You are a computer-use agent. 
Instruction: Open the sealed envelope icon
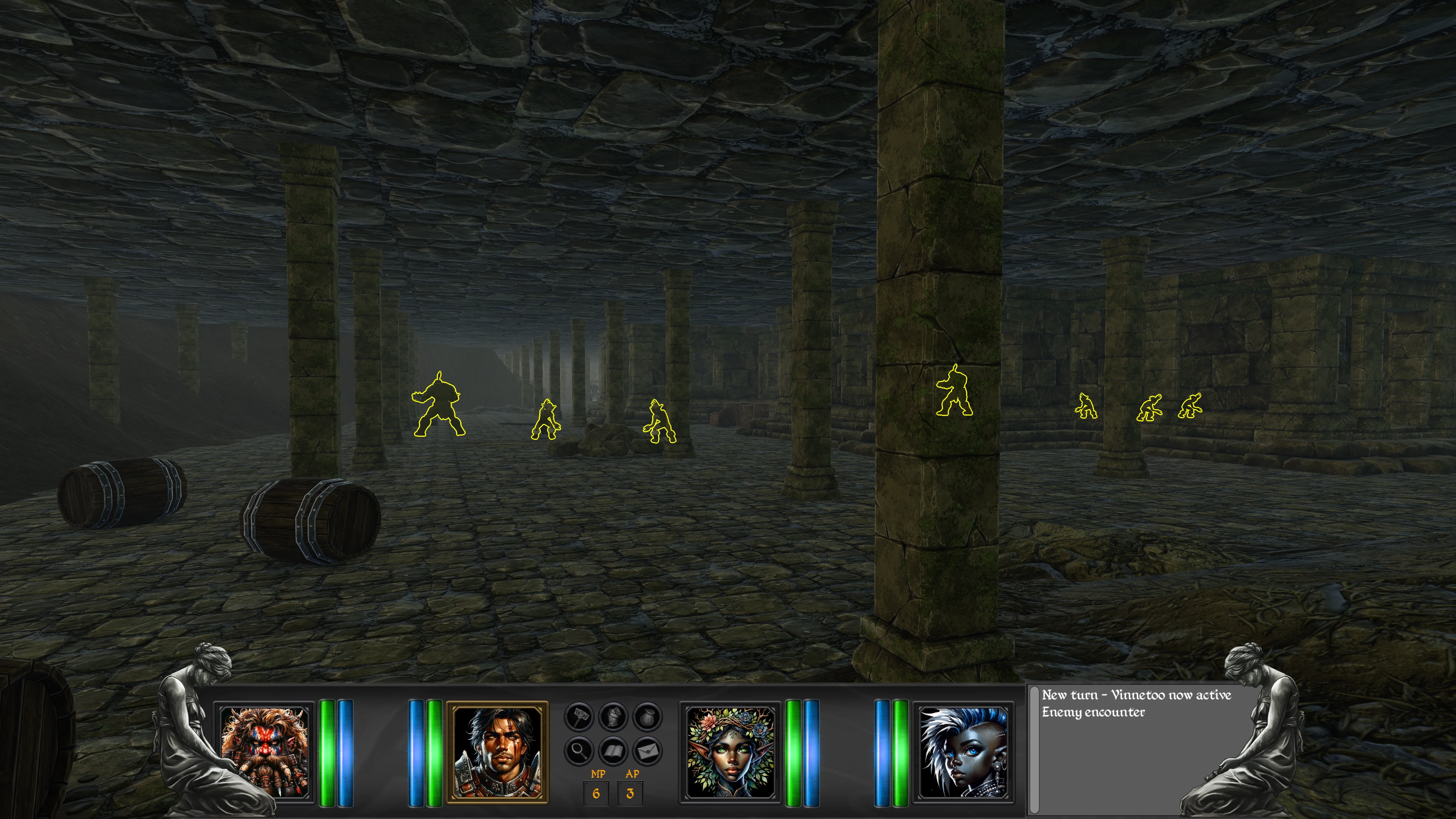pyautogui.click(x=647, y=751)
